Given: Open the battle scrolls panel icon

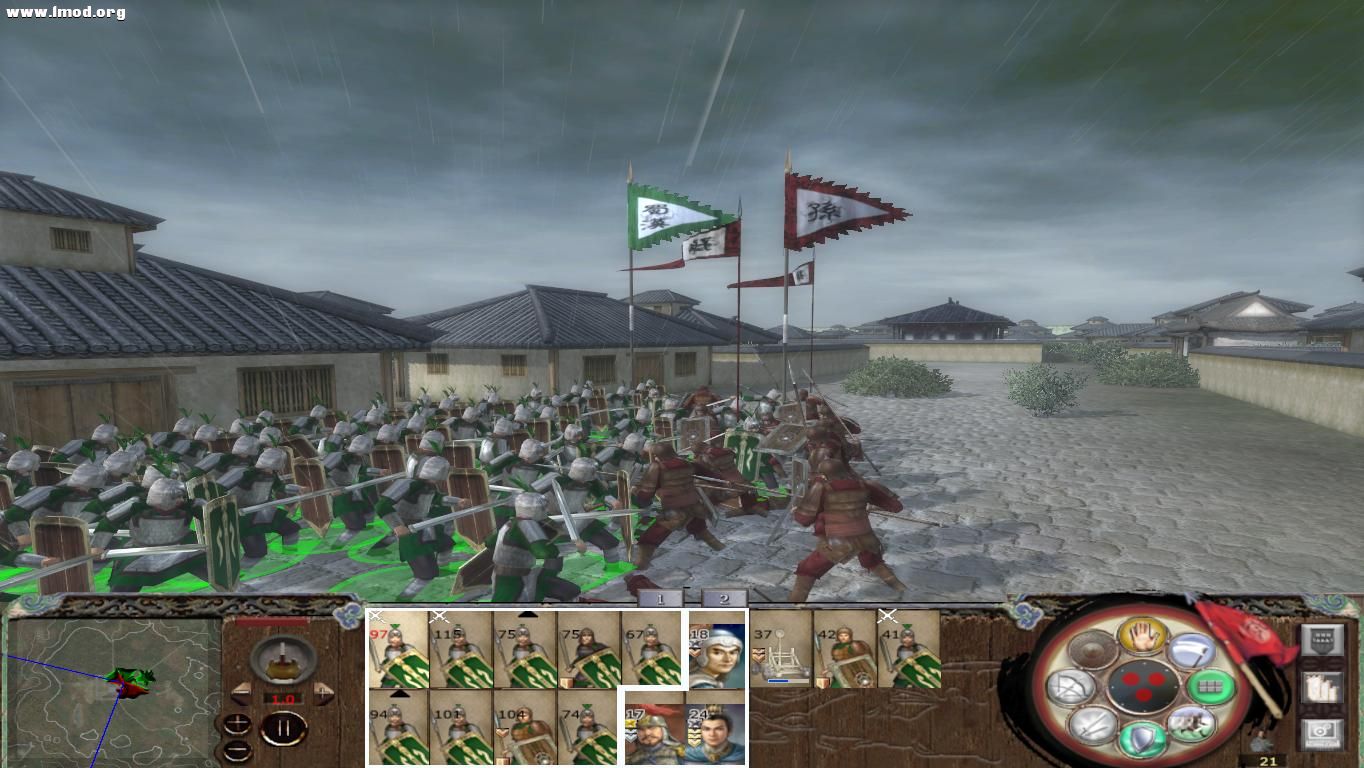Looking at the screenshot, I should [x=1323, y=688].
